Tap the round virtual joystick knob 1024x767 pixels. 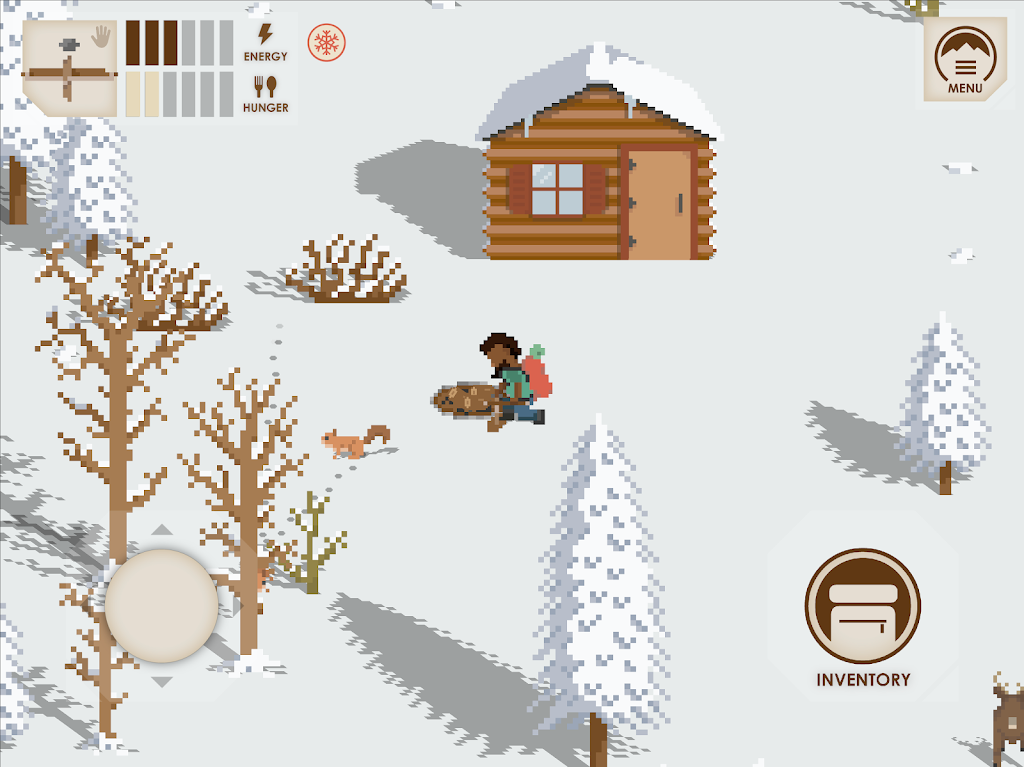pos(161,604)
